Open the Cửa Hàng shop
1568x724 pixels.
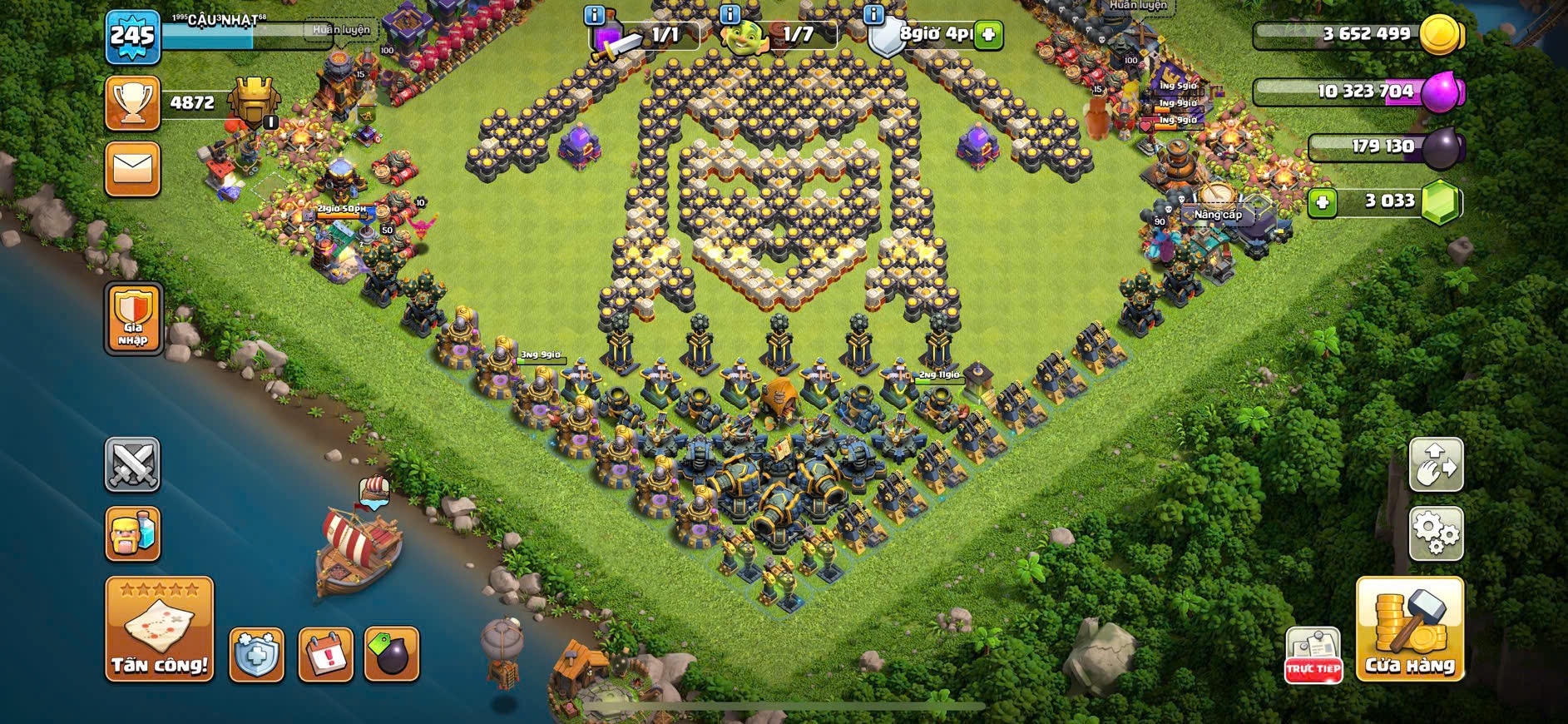click(1410, 629)
